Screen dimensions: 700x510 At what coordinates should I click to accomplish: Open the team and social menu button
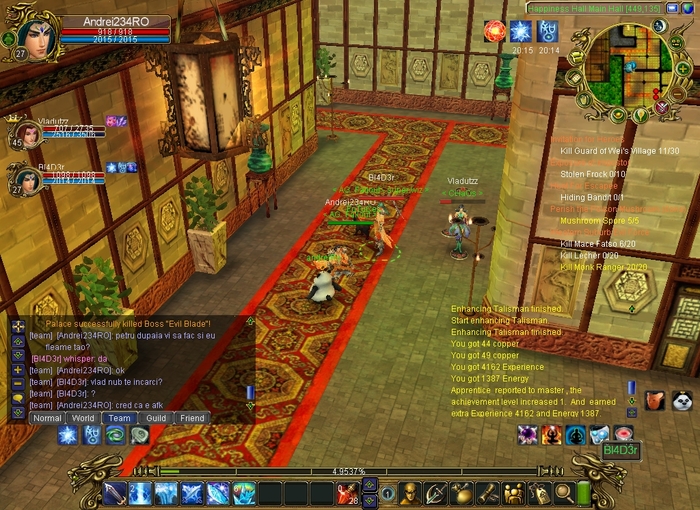pos(513,493)
